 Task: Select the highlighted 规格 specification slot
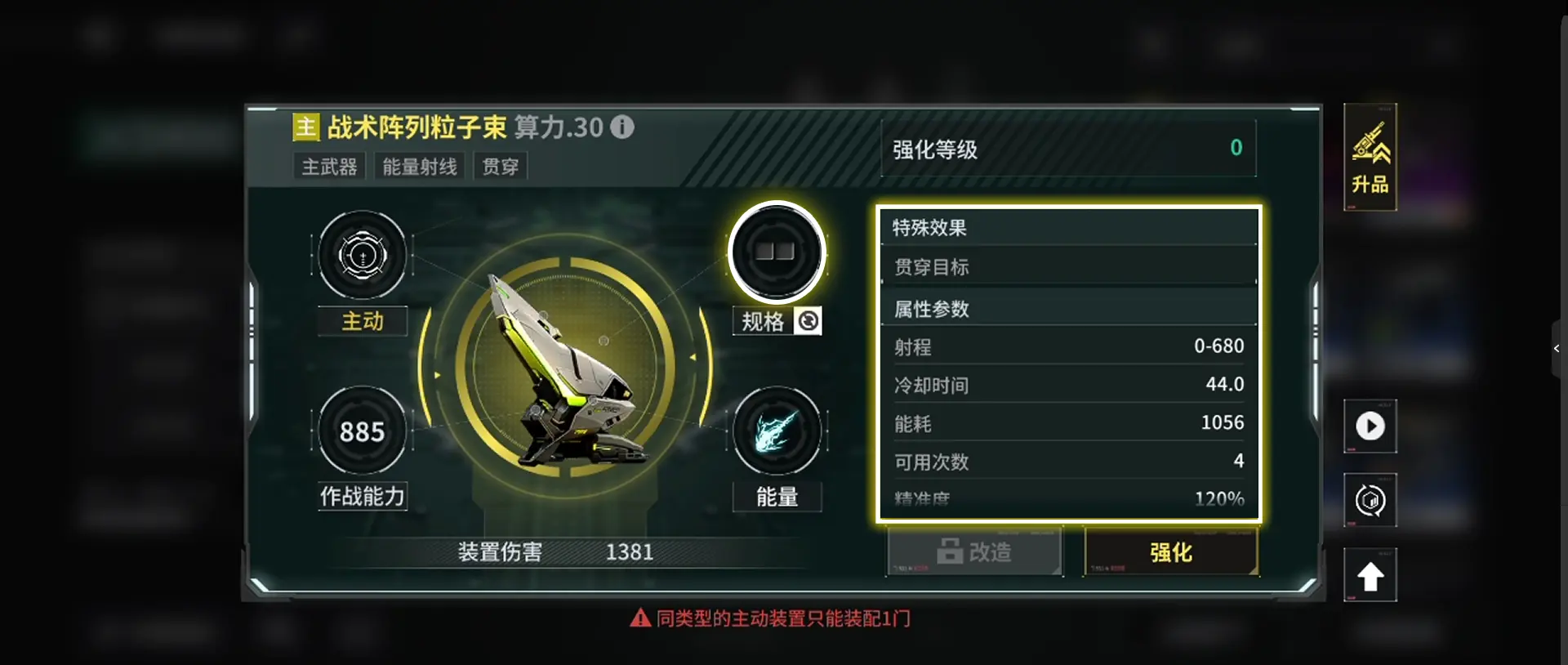point(777,252)
